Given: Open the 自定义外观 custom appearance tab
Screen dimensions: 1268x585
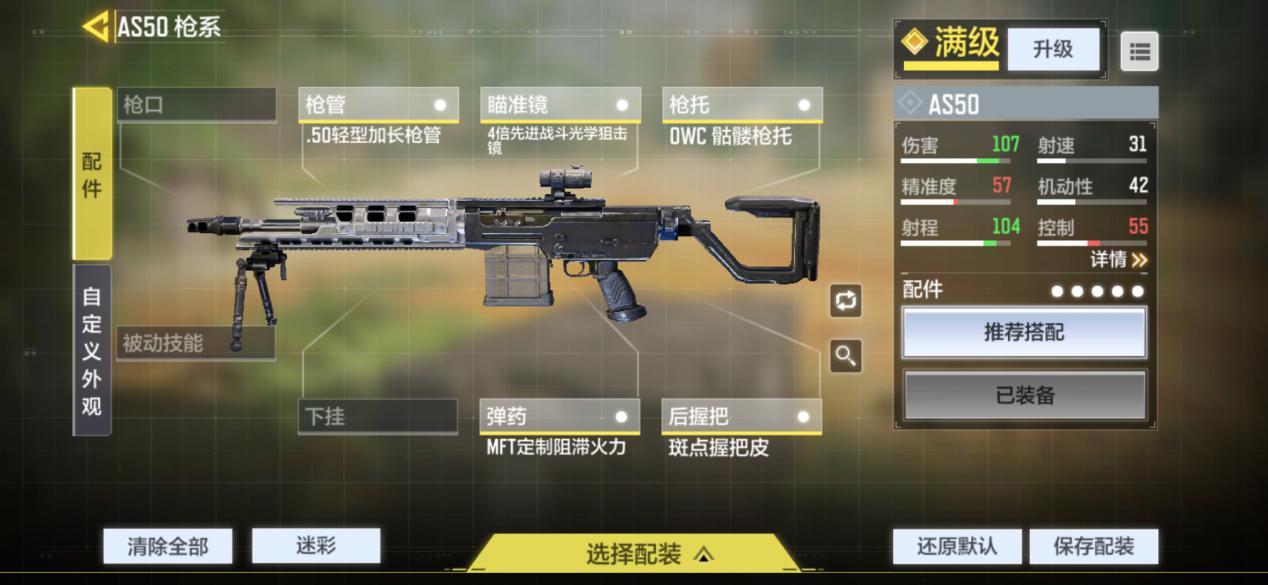Looking at the screenshot, I should (92, 351).
